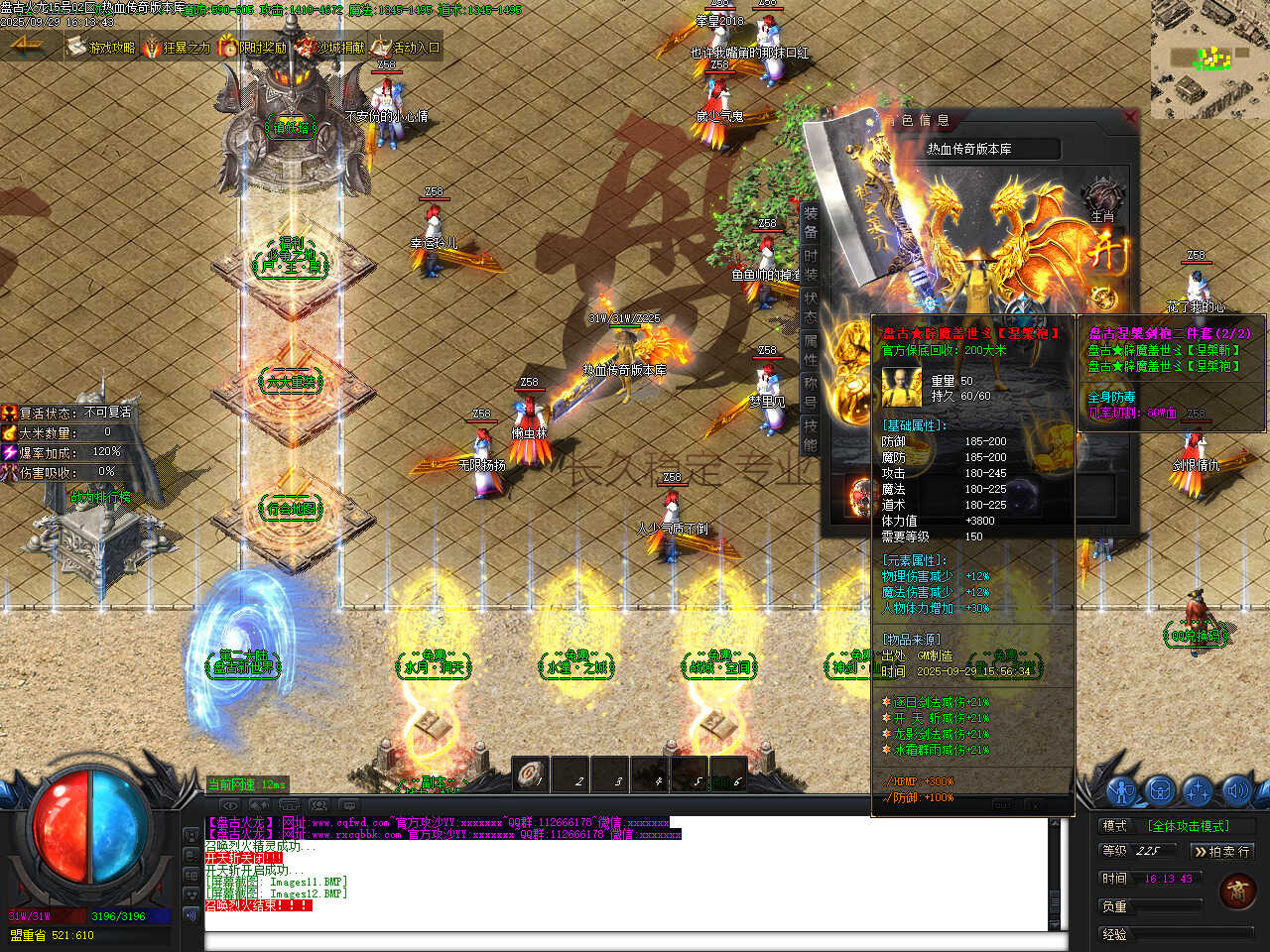Collapse the top menu with the golden arrow

[x=27, y=46]
